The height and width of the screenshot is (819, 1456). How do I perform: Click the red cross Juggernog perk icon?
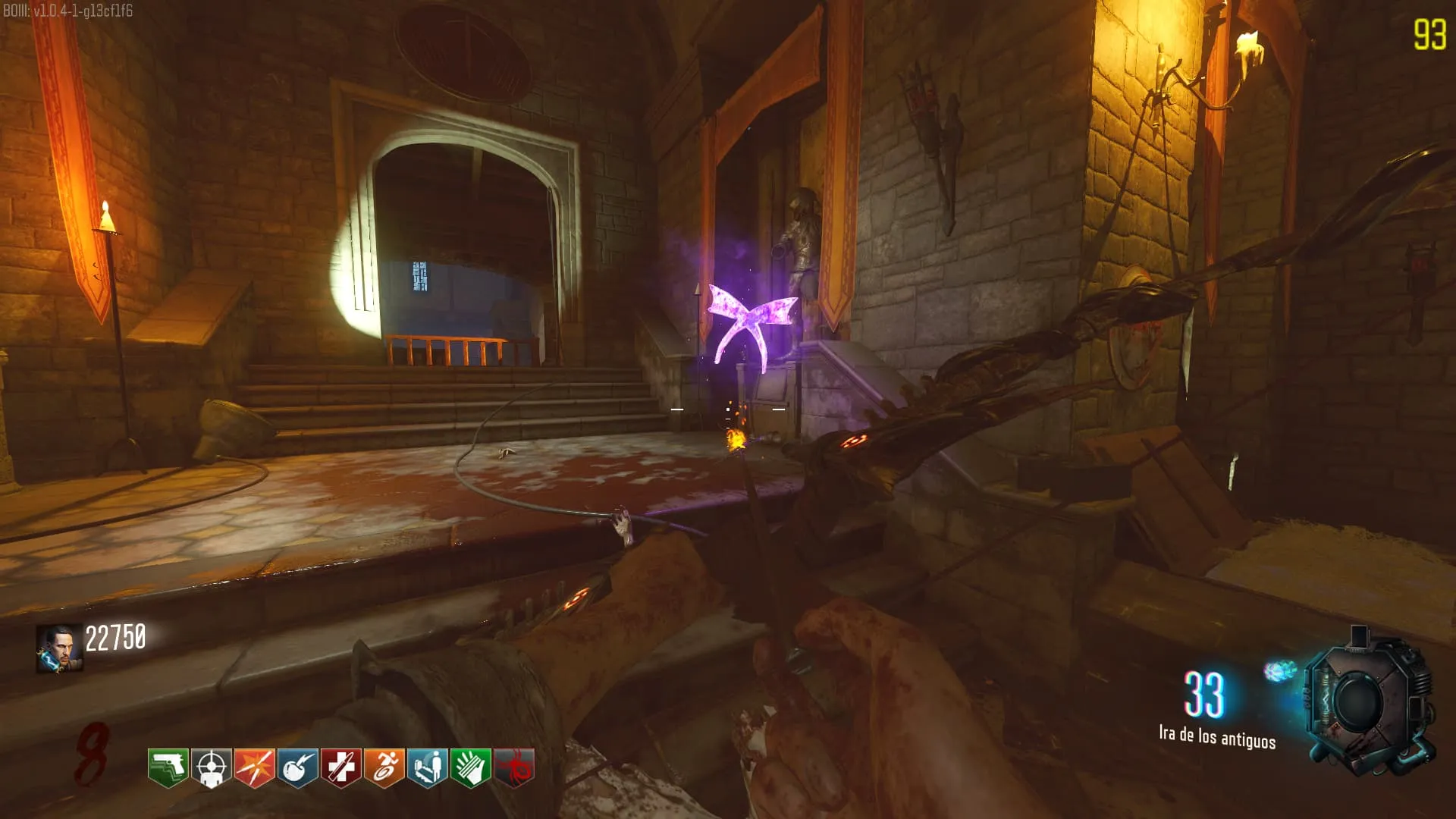(x=340, y=767)
